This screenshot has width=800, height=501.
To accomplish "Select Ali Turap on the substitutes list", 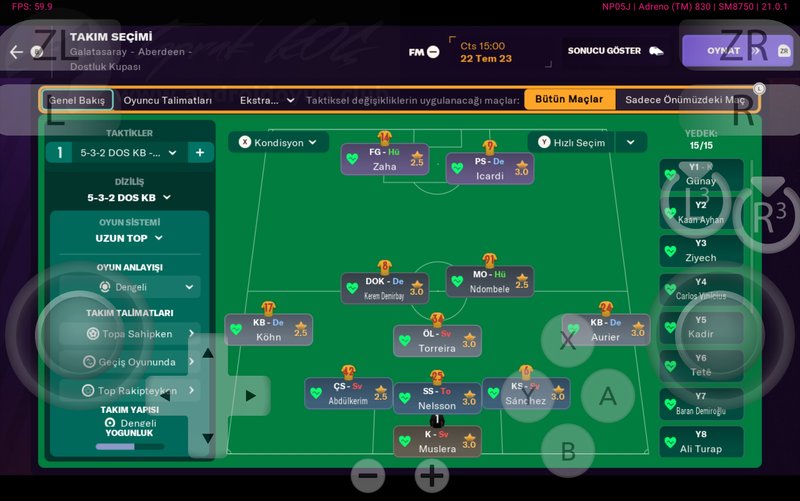I will tap(701, 442).
